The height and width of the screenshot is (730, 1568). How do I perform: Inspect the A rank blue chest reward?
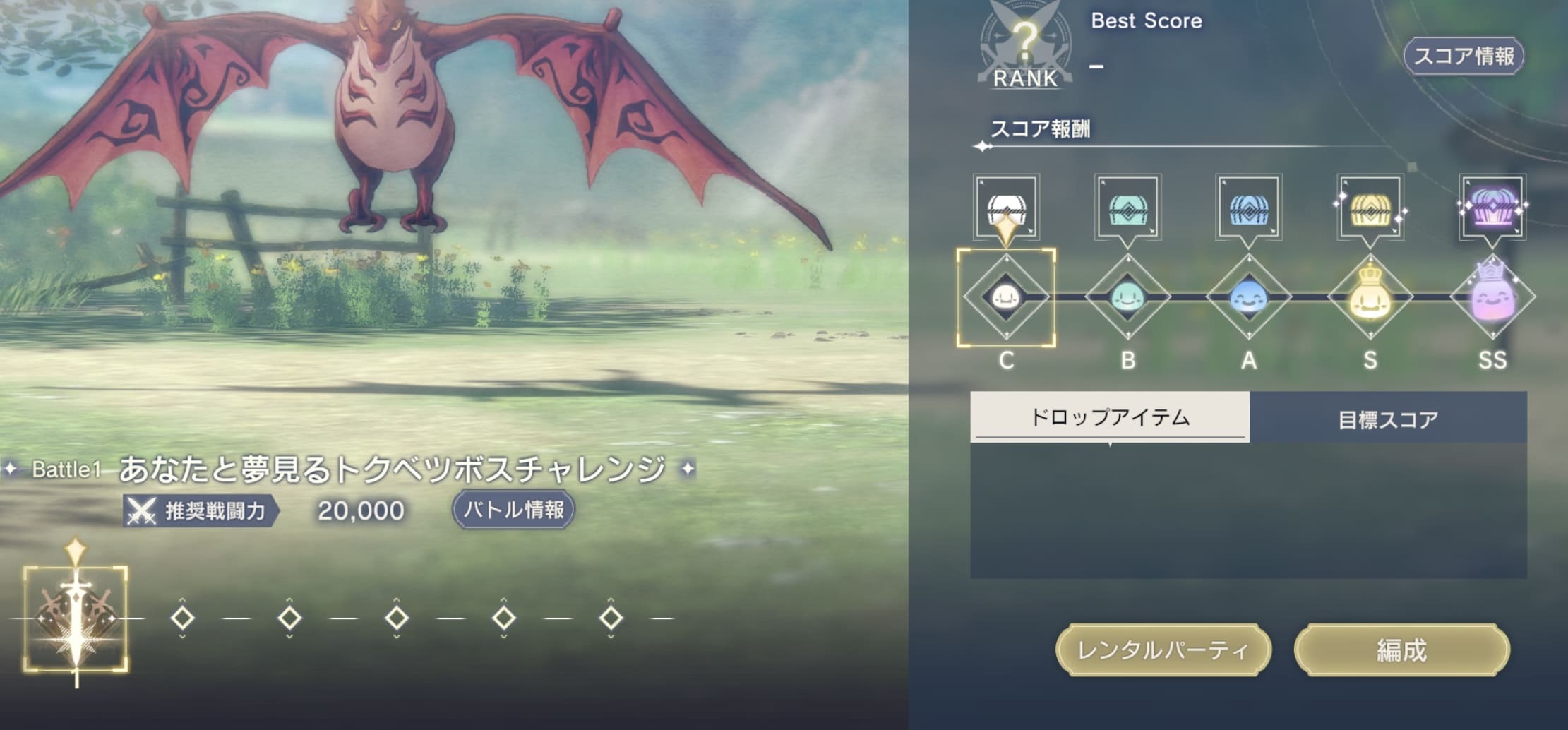1250,208
